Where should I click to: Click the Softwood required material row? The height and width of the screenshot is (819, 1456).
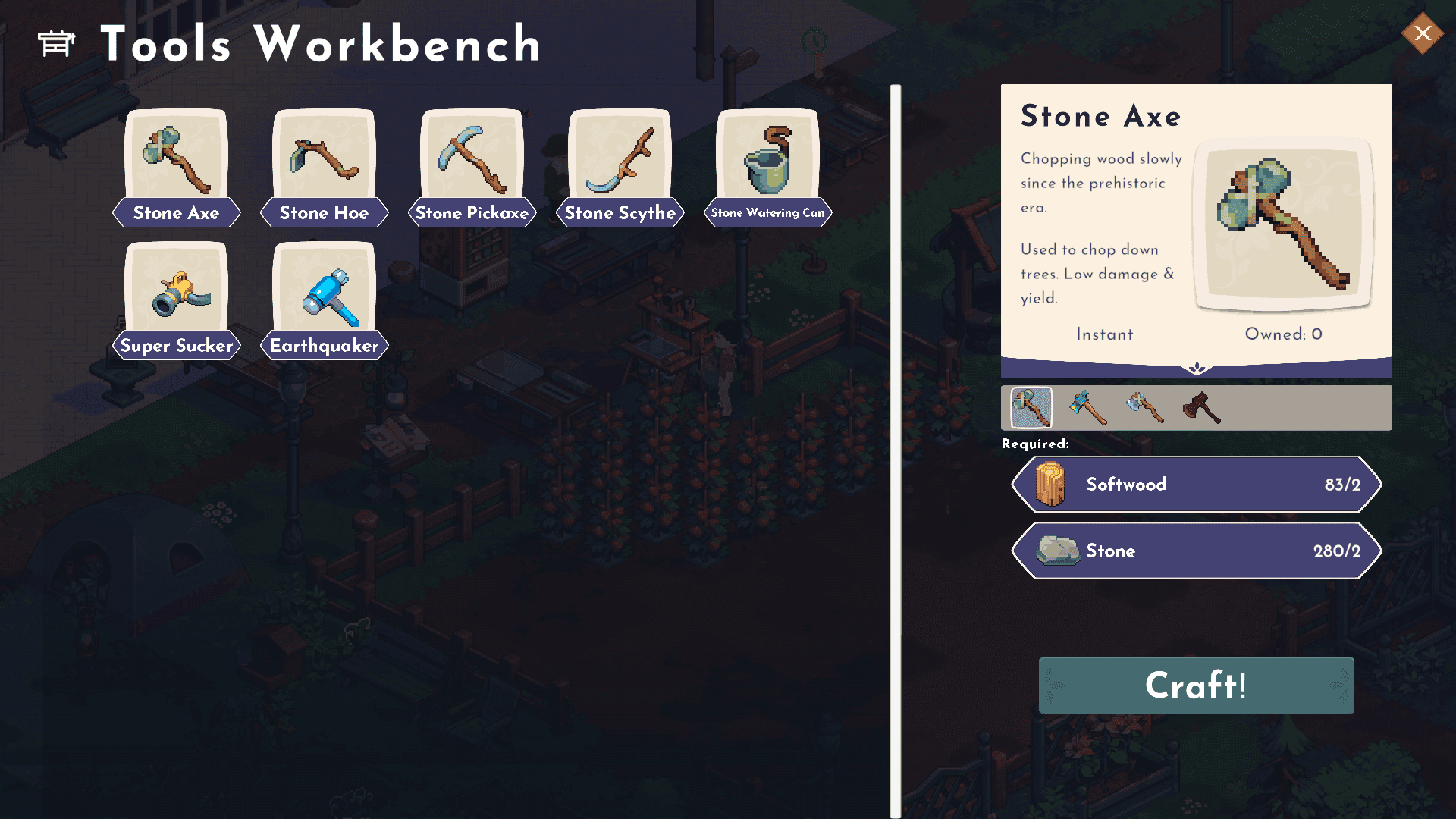coord(1196,485)
